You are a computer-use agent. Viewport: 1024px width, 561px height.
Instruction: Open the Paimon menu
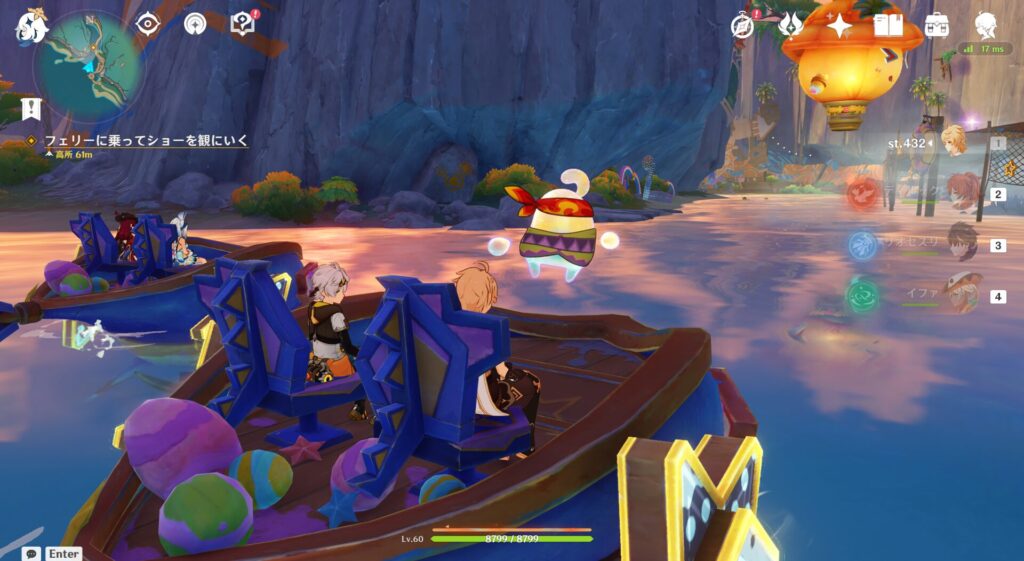coord(30,28)
